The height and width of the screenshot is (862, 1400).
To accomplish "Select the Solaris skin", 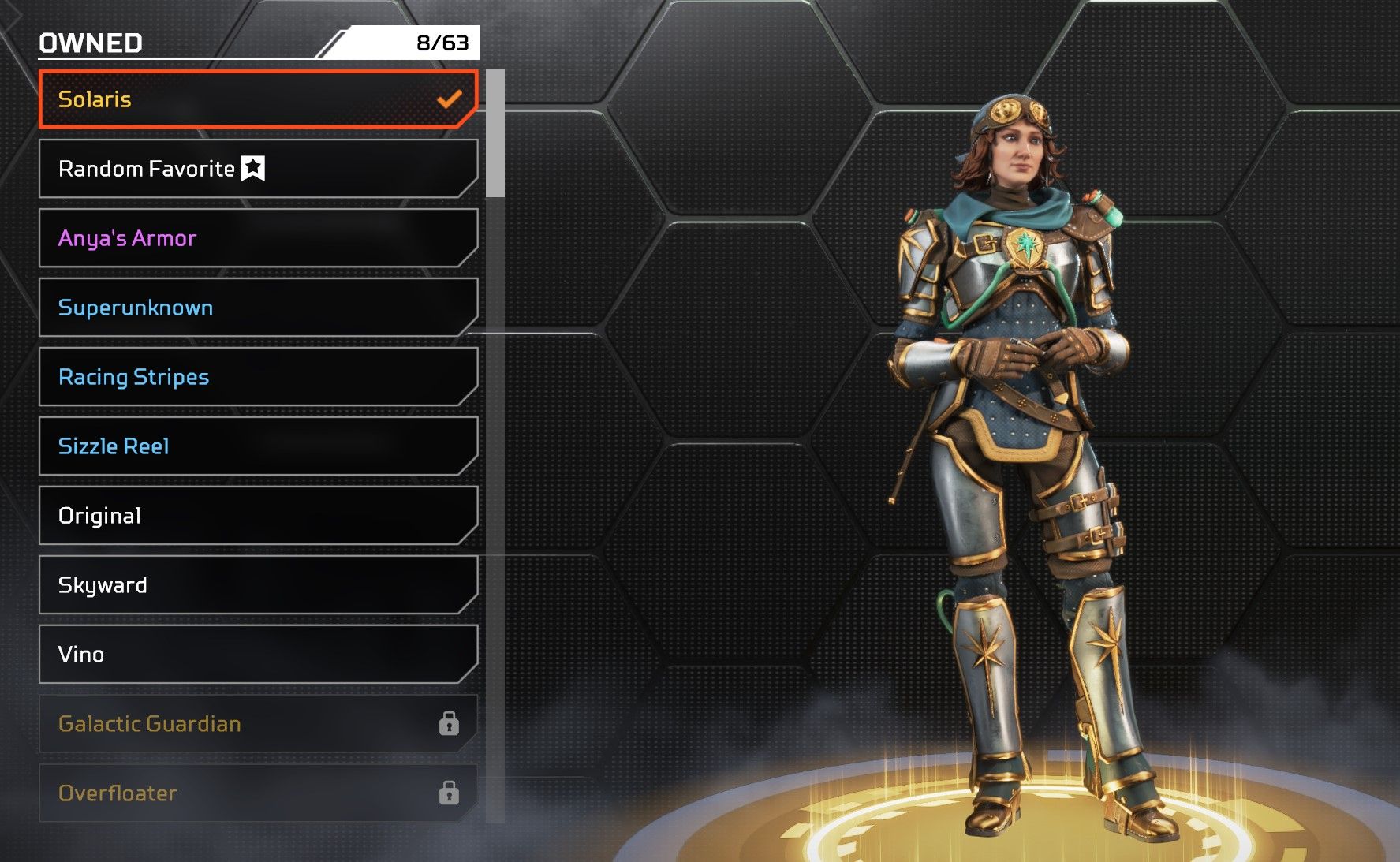I will point(258,99).
